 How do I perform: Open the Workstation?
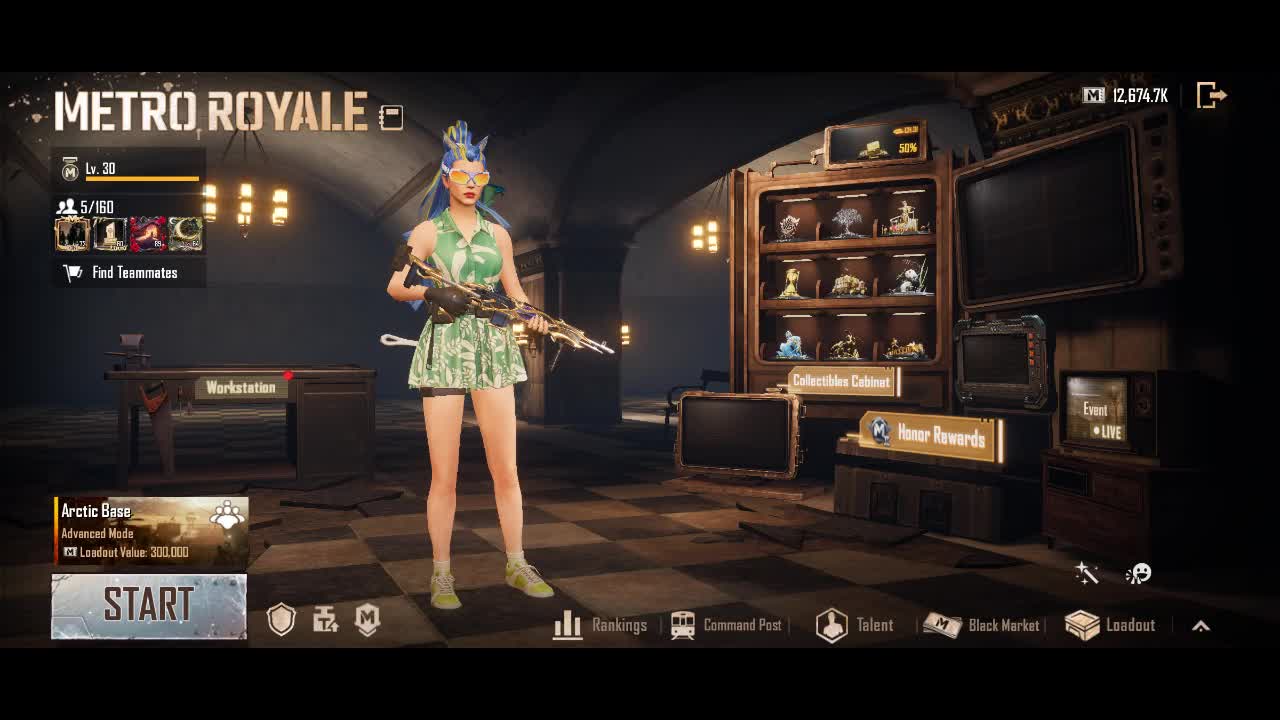[240, 388]
